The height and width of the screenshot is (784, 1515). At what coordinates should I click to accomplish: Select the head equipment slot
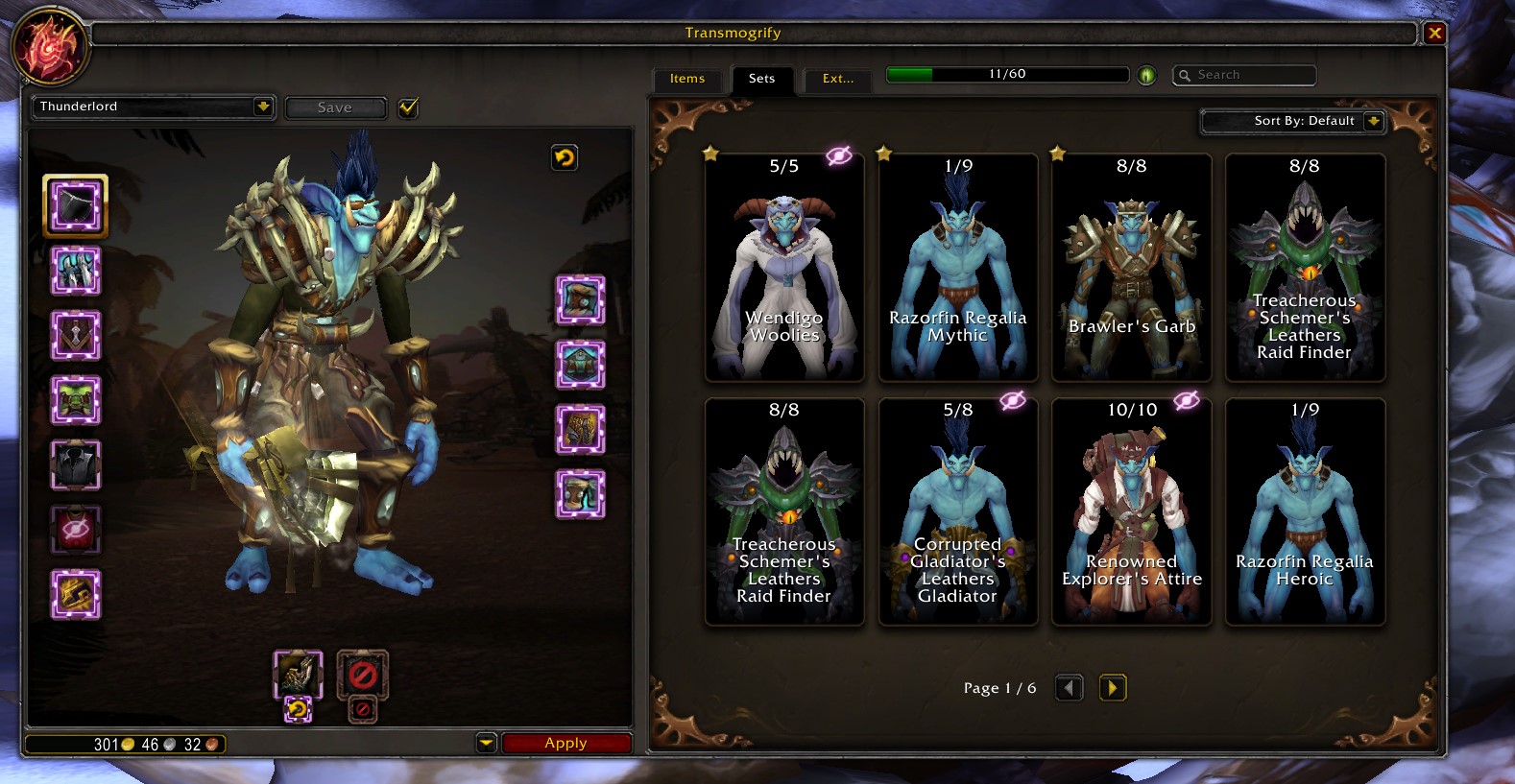[75, 205]
